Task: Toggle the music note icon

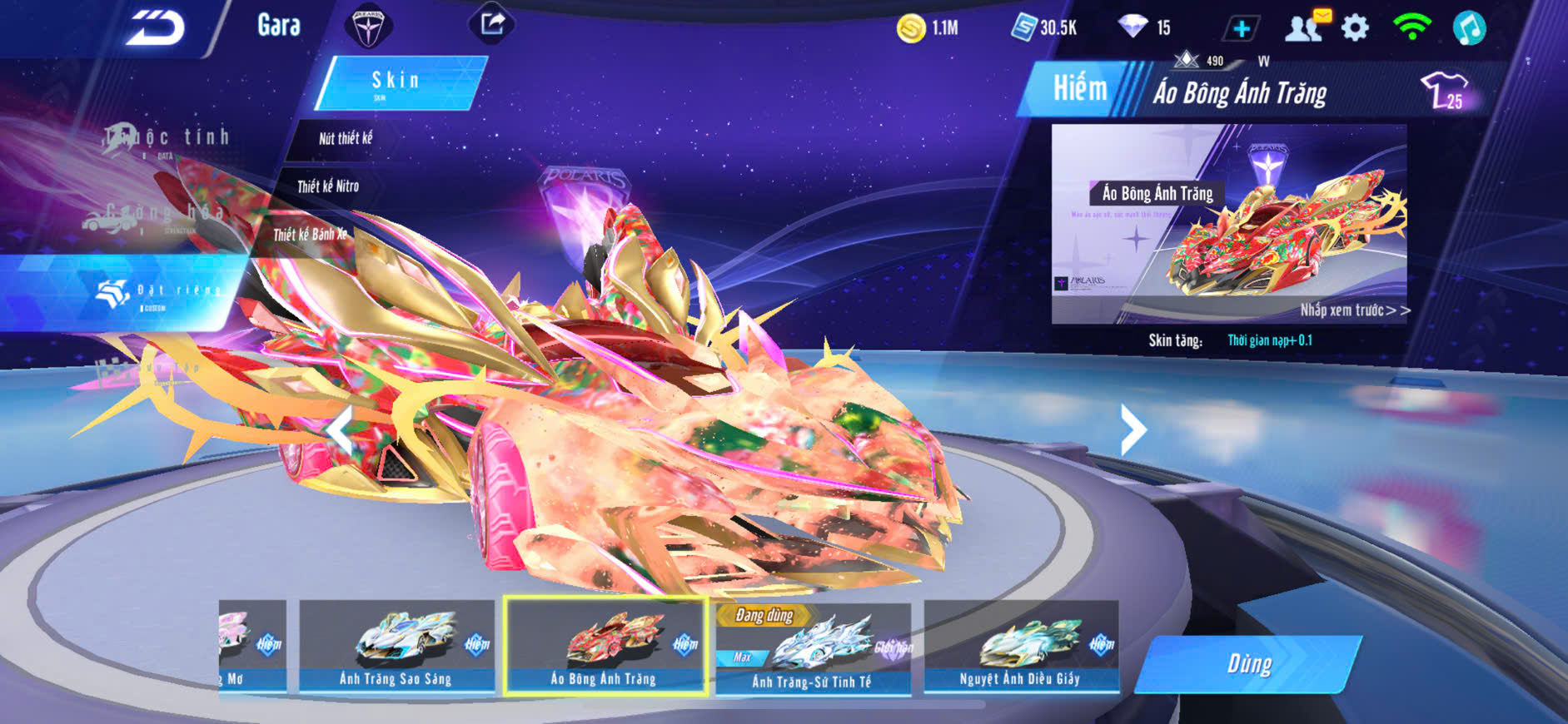Action: click(x=1469, y=28)
